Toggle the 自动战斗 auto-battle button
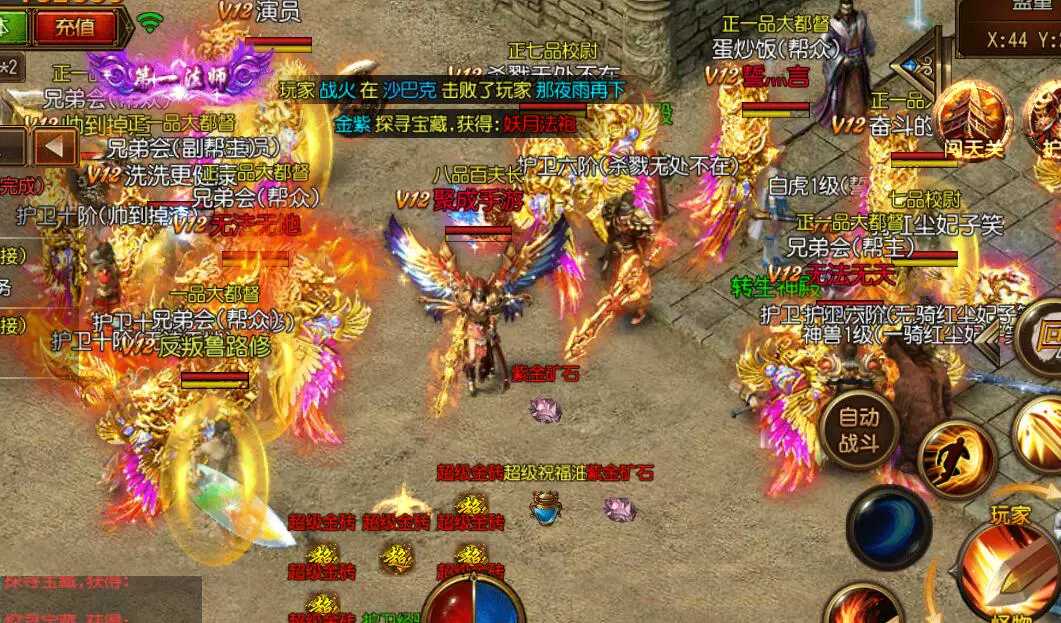Screen dimensions: 1061x623 858,428
